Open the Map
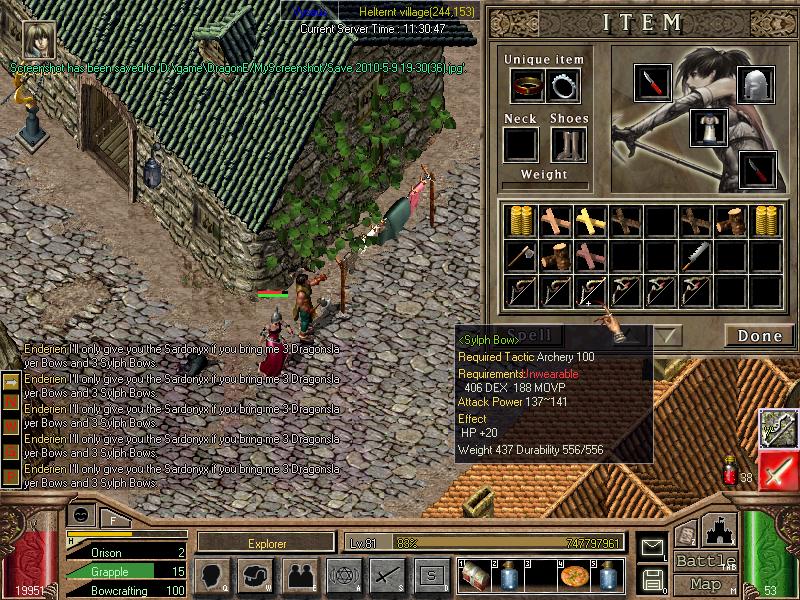 [x=705, y=584]
